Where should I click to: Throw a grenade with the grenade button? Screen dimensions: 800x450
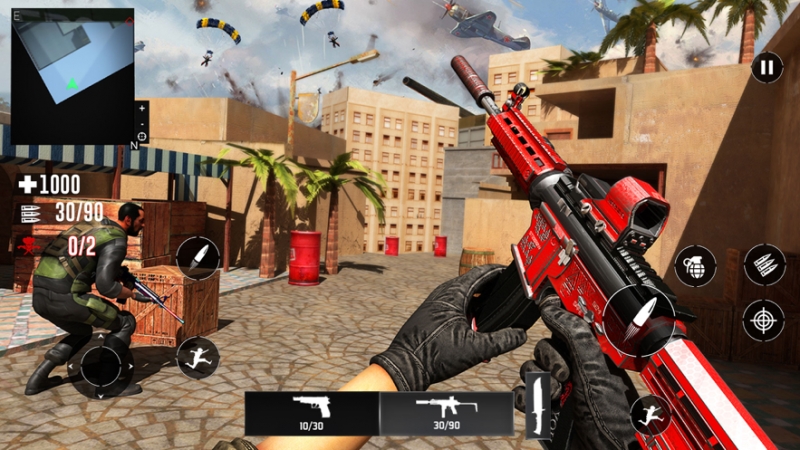pyautogui.click(x=695, y=266)
